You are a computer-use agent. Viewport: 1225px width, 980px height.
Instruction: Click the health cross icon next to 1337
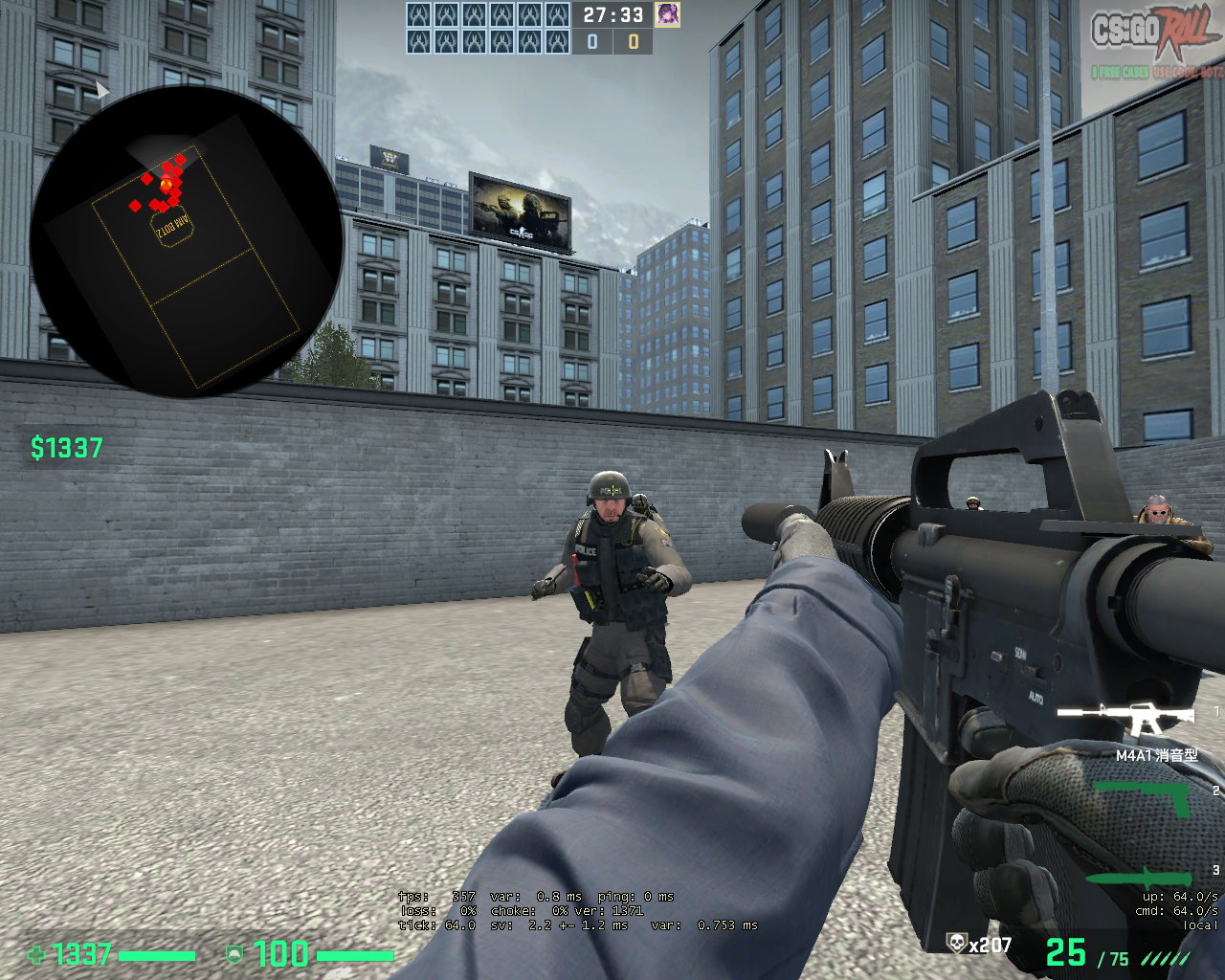(35, 955)
